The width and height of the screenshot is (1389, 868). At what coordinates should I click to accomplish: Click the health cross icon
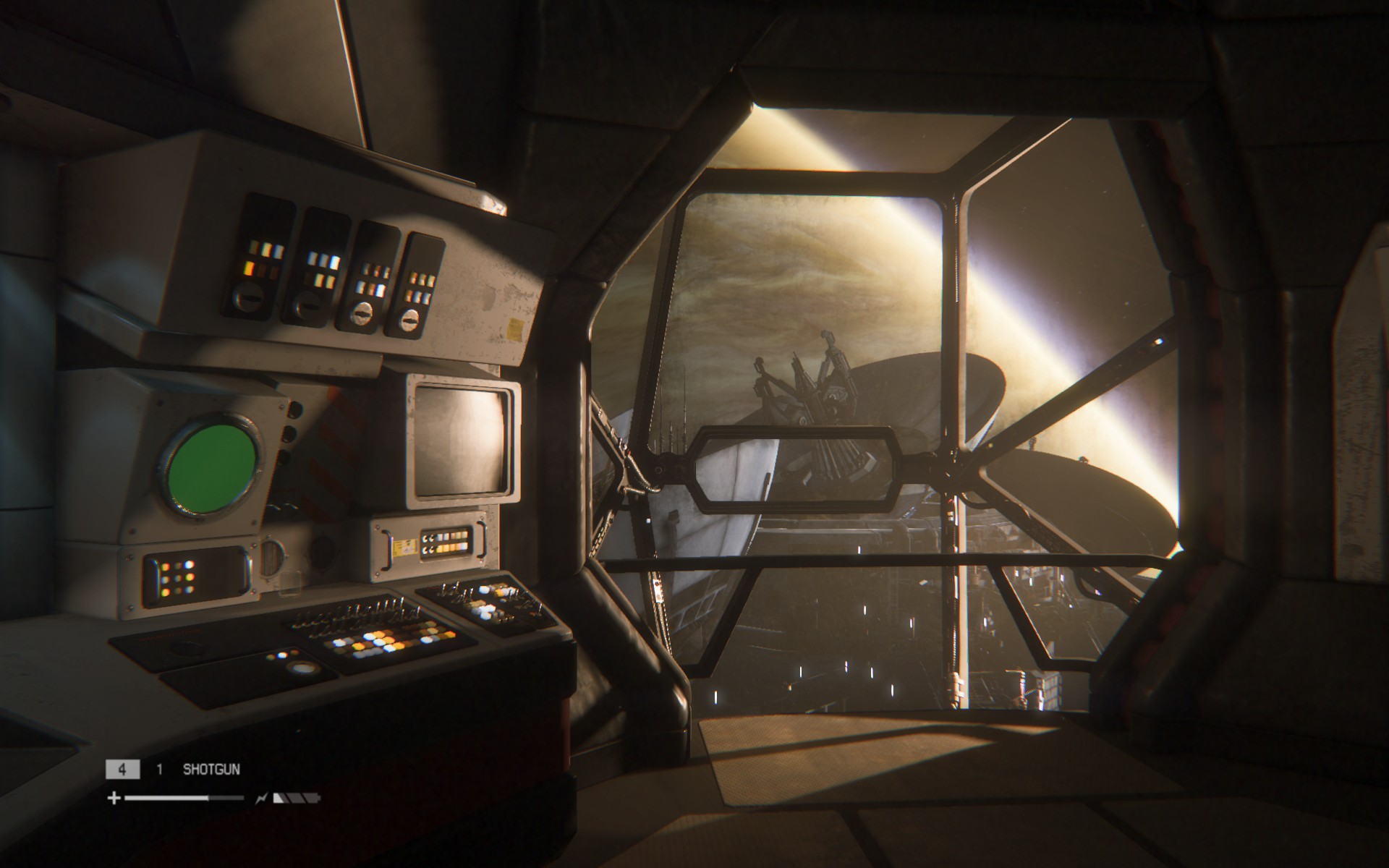point(114,798)
